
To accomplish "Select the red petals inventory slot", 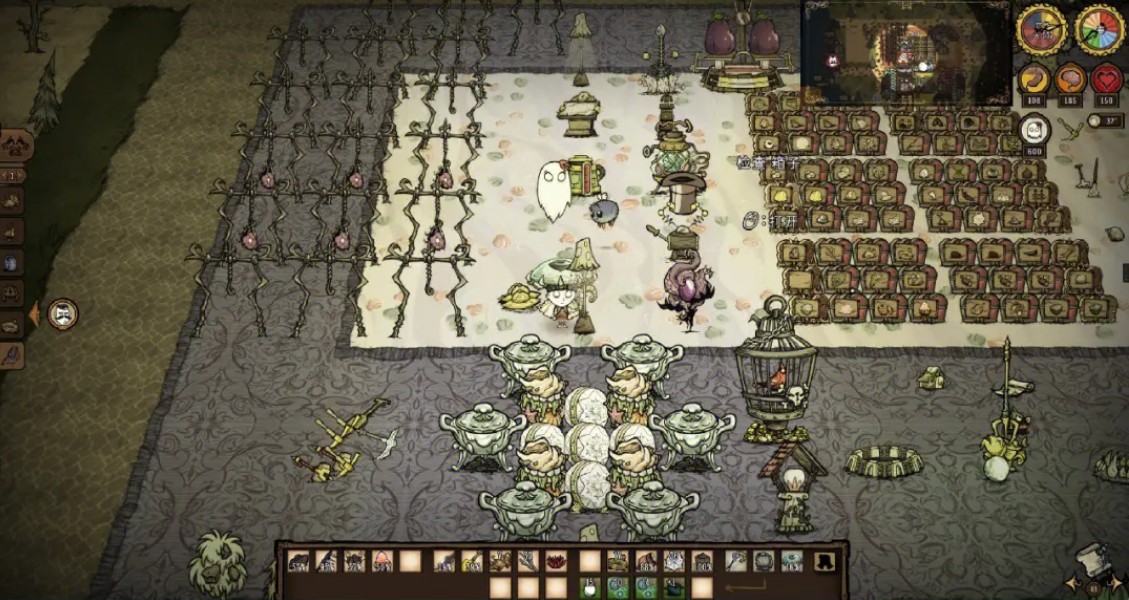I will pos(556,561).
